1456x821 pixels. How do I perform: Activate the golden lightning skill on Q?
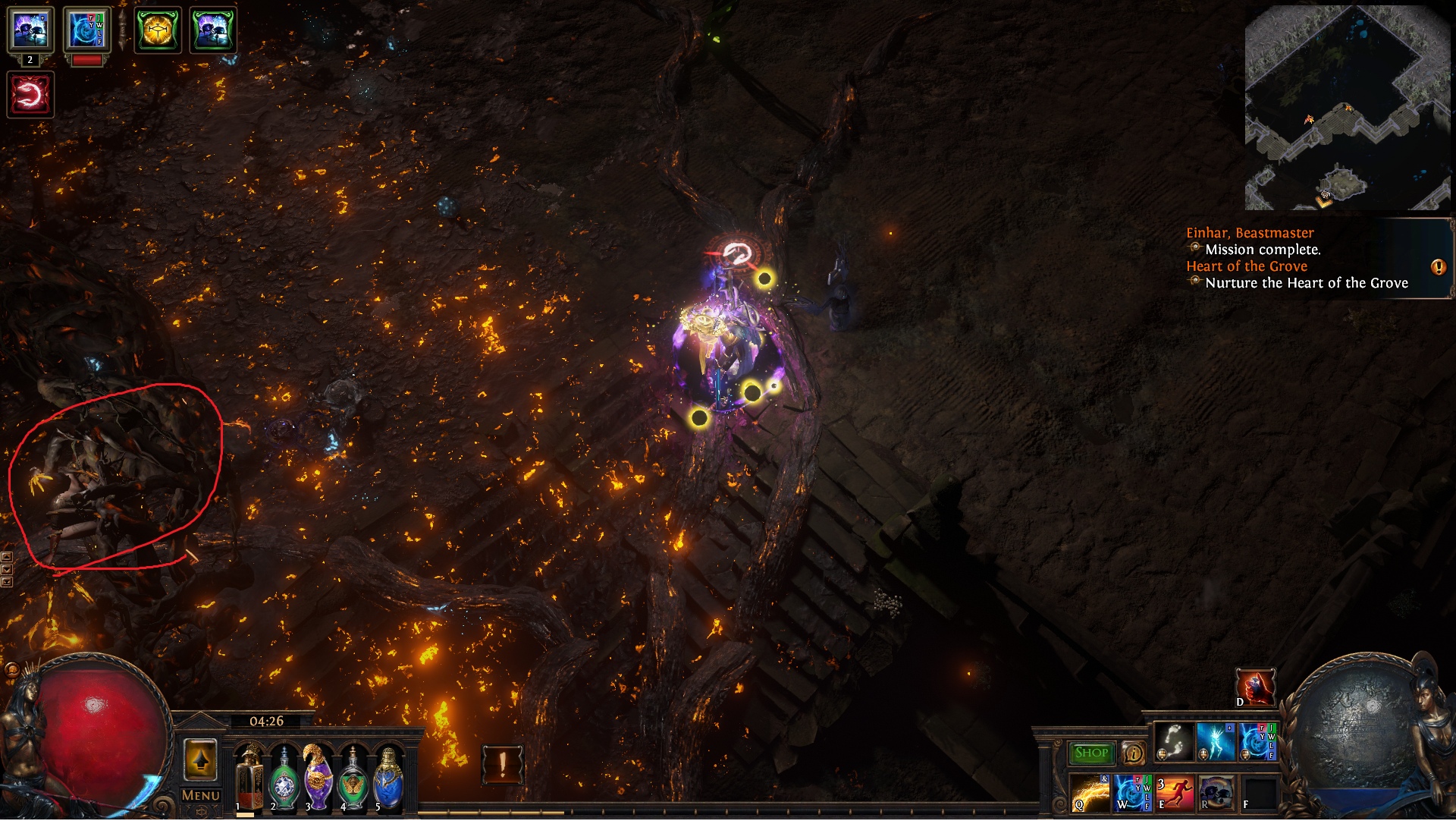[1090, 794]
